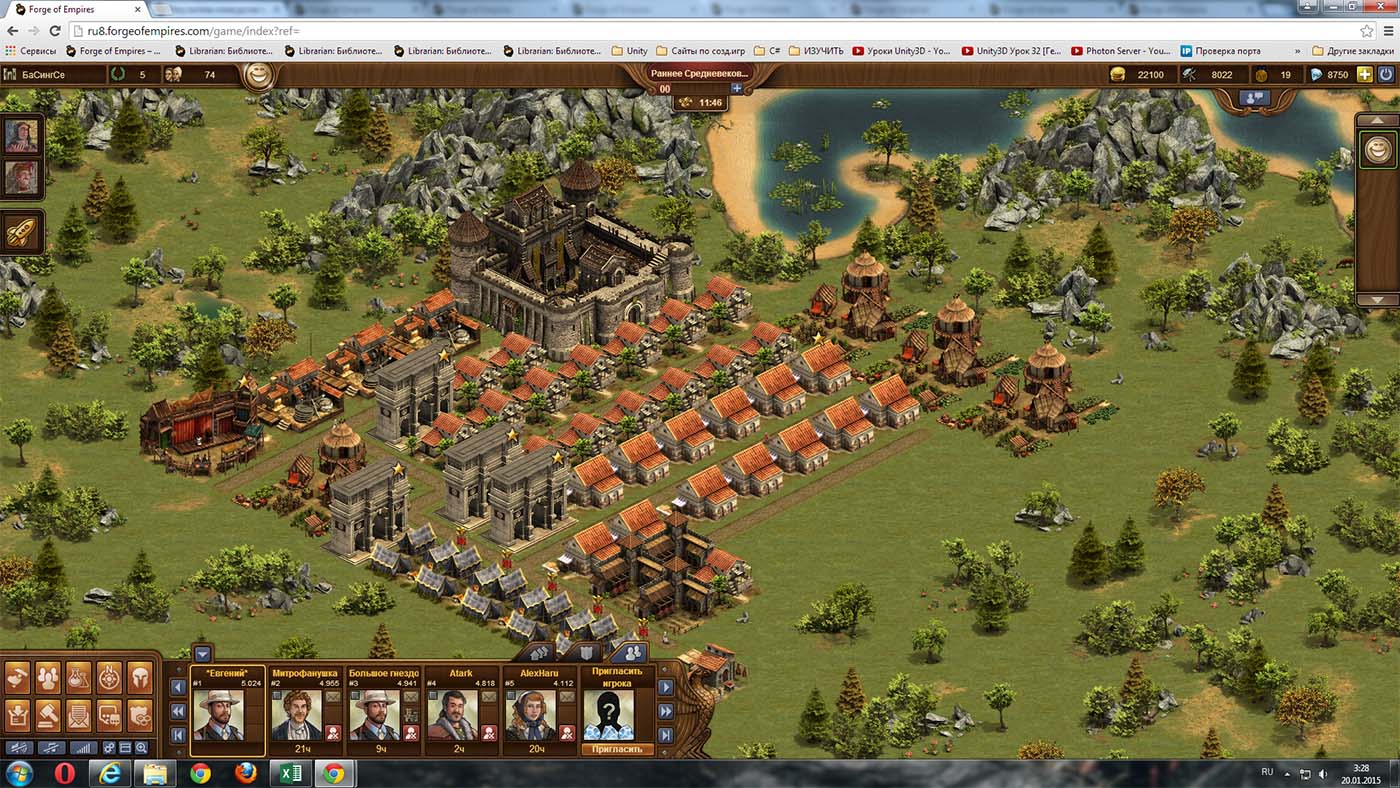Select player Atark's portrait
Viewport: 1400px width, 788px height.
click(x=452, y=713)
